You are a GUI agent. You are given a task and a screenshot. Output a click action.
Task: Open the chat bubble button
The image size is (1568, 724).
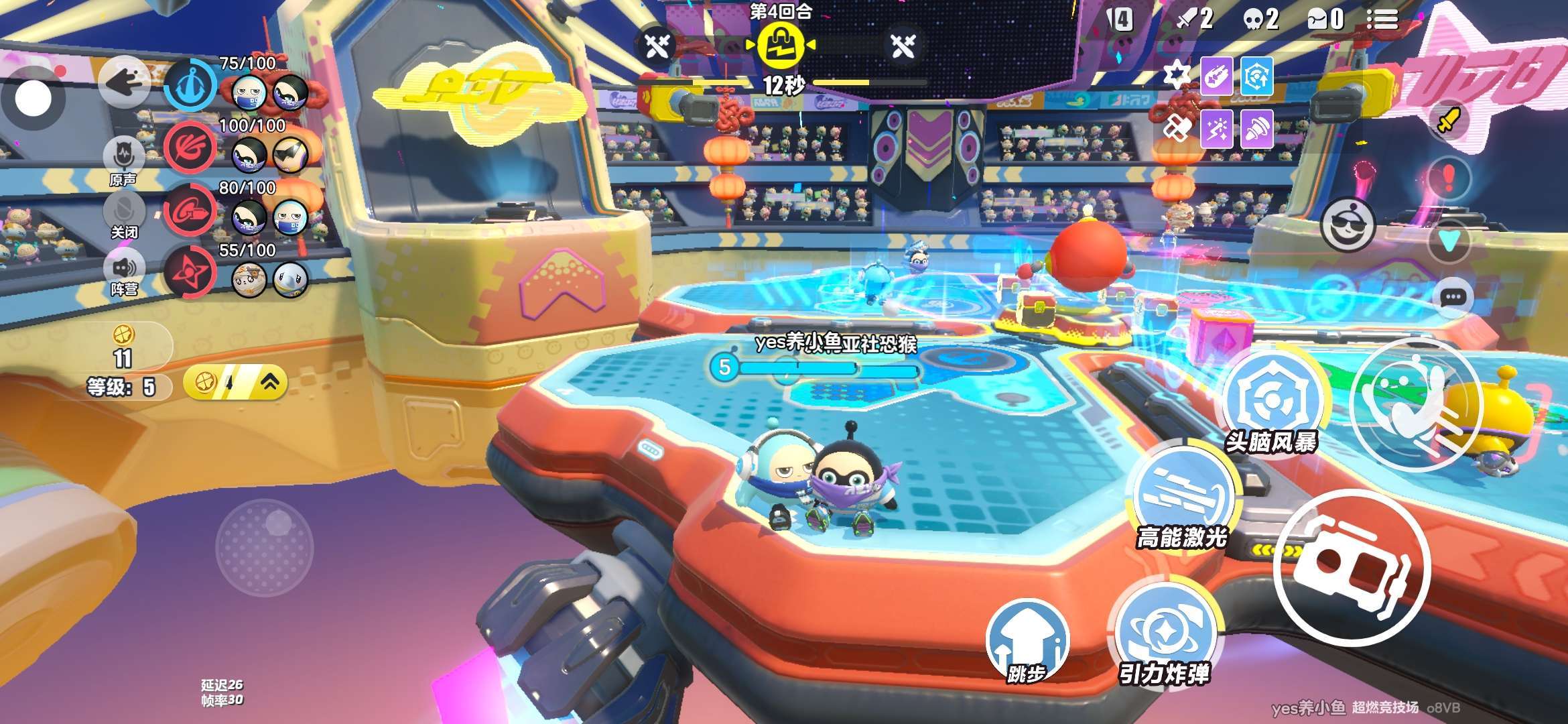1453,298
